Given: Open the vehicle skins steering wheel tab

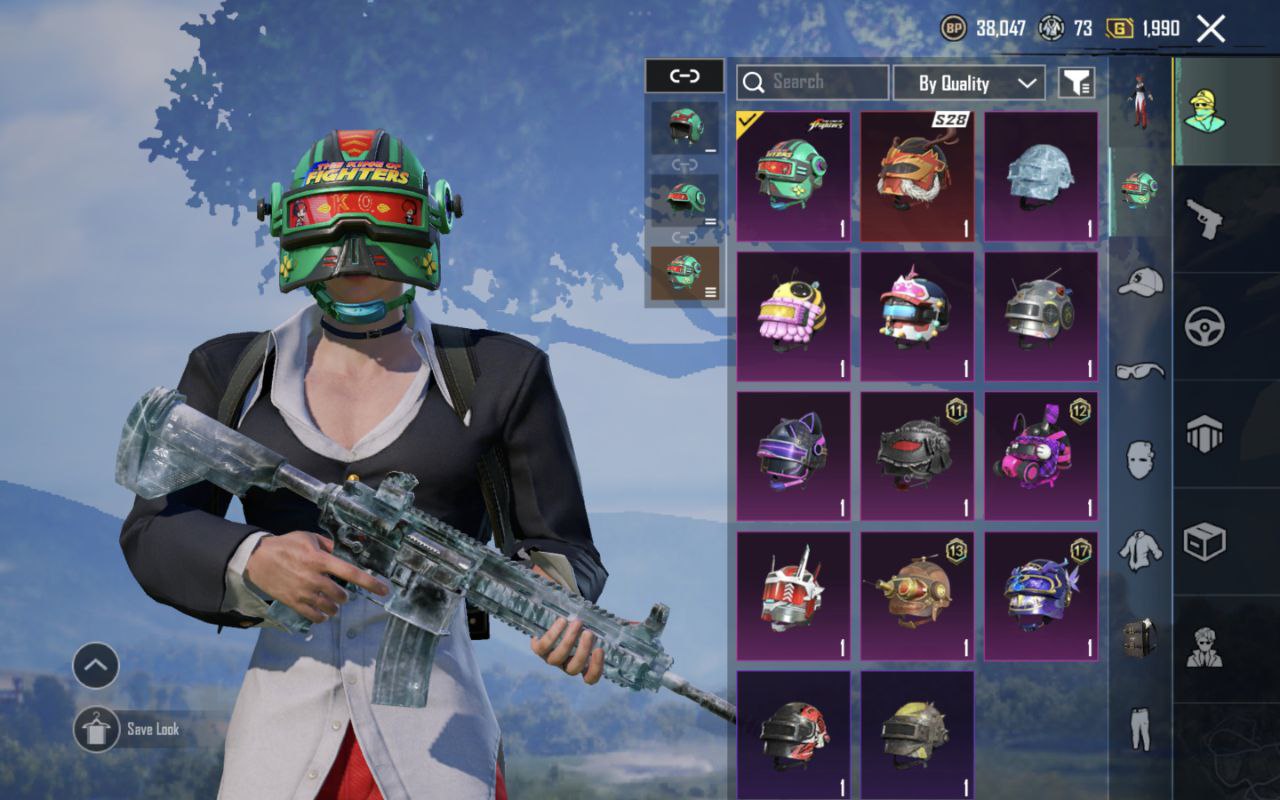Looking at the screenshot, I should point(1204,326).
